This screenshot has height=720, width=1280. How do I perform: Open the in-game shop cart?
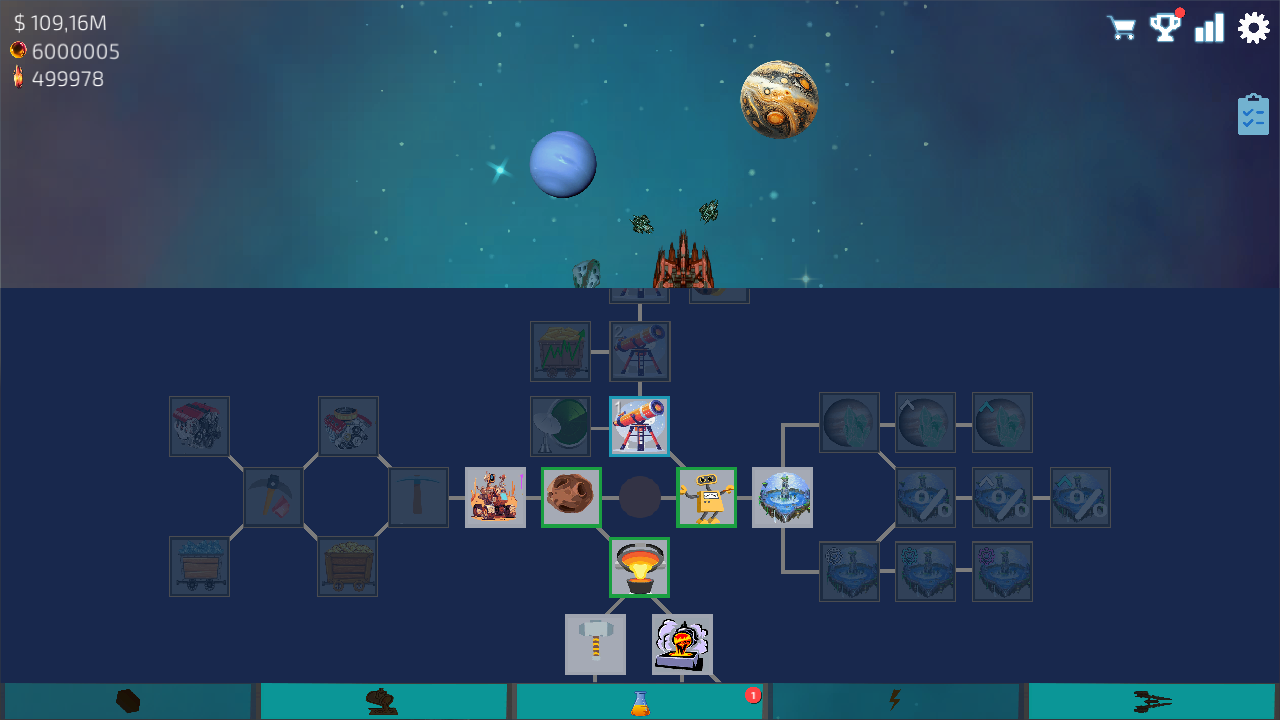[x=1121, y=27]
